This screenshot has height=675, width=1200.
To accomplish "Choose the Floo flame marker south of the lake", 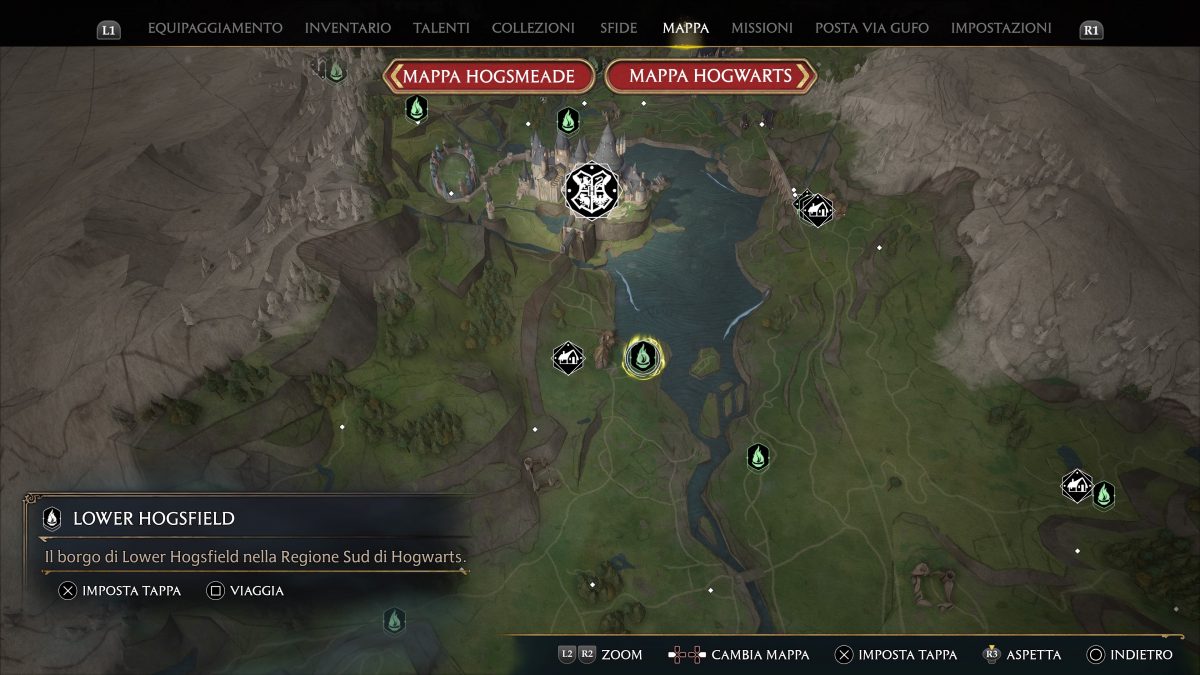I will (x=758, y=457).
